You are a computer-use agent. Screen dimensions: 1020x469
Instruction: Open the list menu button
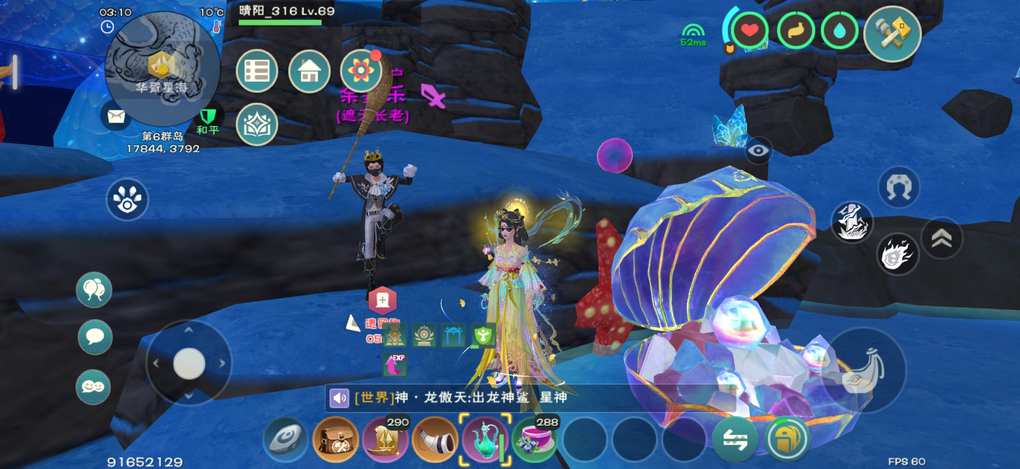257,71
